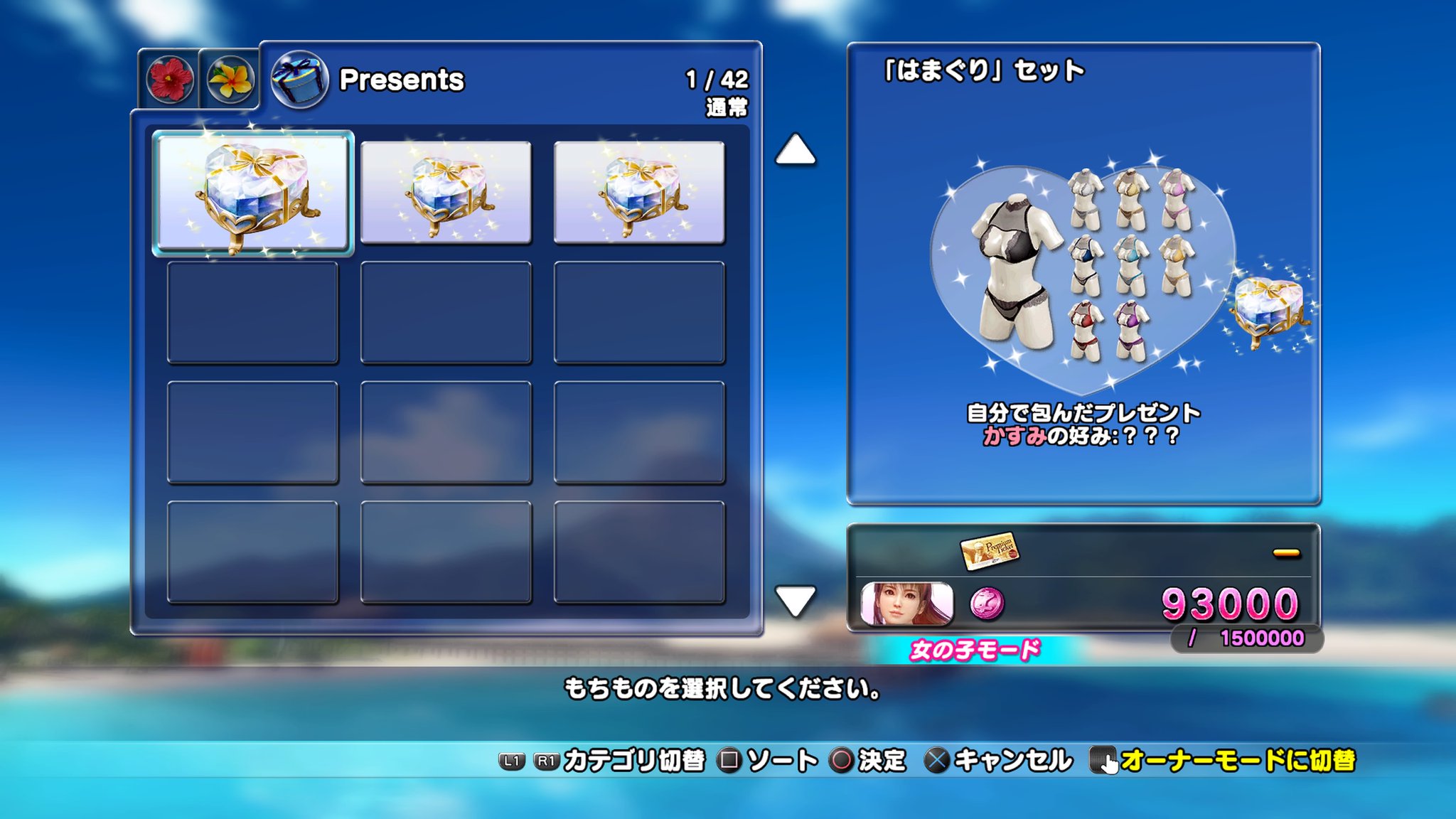Select the Presents gift box tab

click(299, 79)
